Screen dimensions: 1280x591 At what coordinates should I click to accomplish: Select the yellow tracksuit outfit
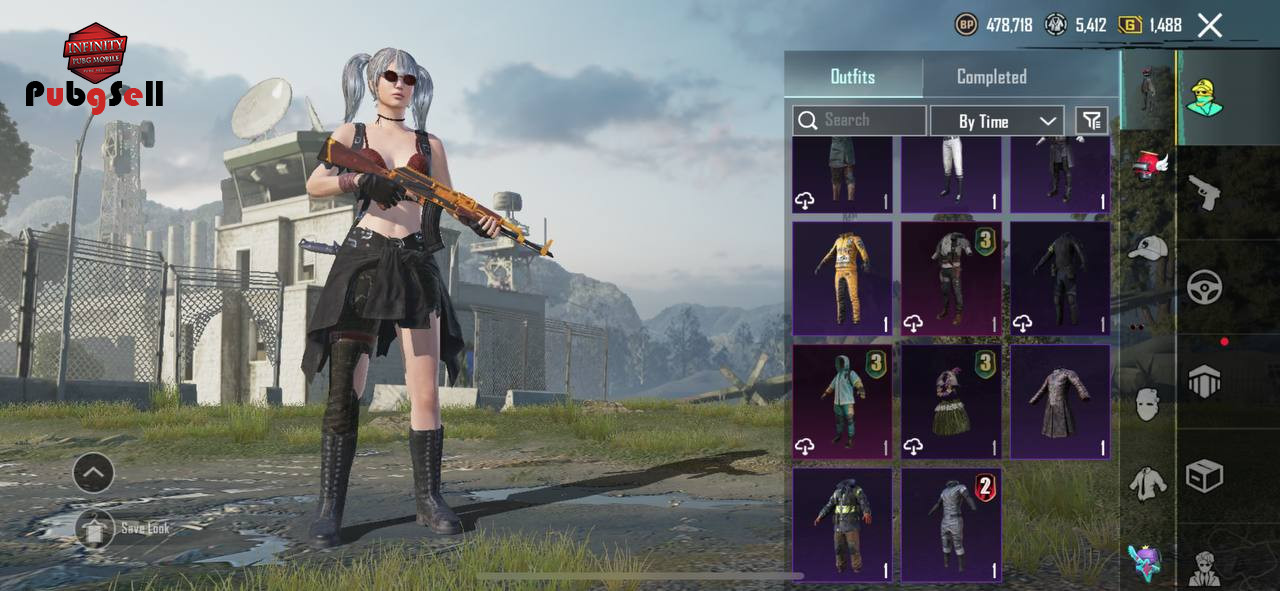click(842, 278)
